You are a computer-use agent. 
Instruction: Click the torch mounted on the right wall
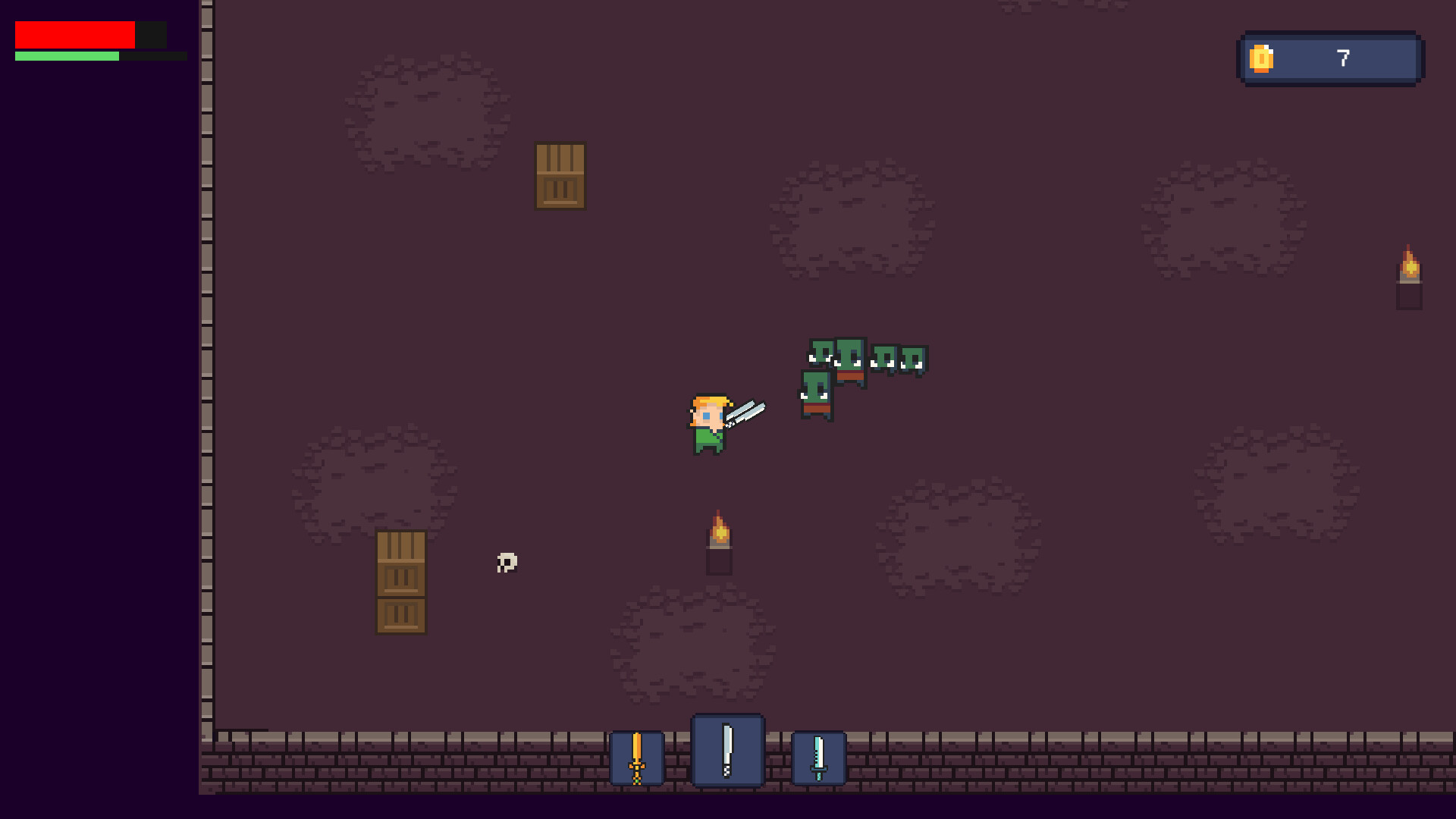pos(1408,269)
